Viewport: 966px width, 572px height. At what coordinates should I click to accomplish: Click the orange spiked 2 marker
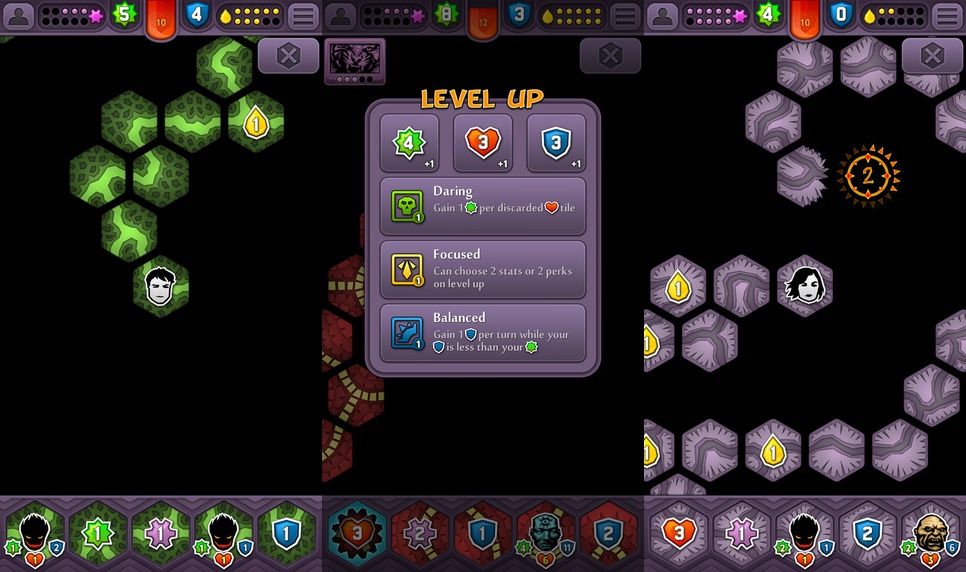(868, 176)
